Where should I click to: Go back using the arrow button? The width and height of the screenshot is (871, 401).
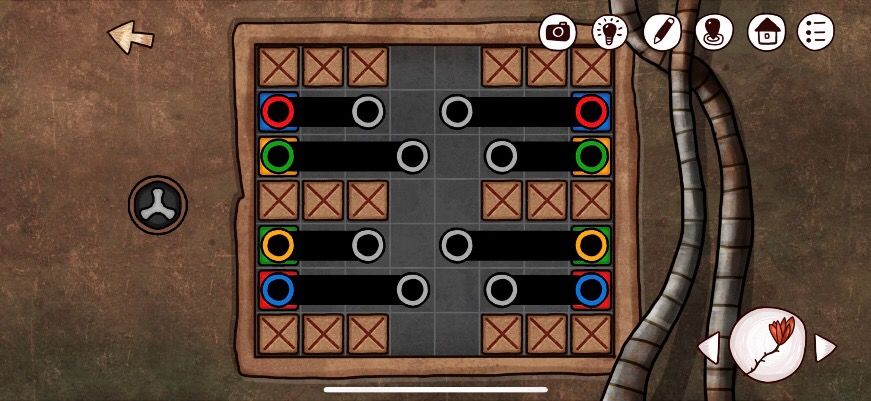pos(131,38)
